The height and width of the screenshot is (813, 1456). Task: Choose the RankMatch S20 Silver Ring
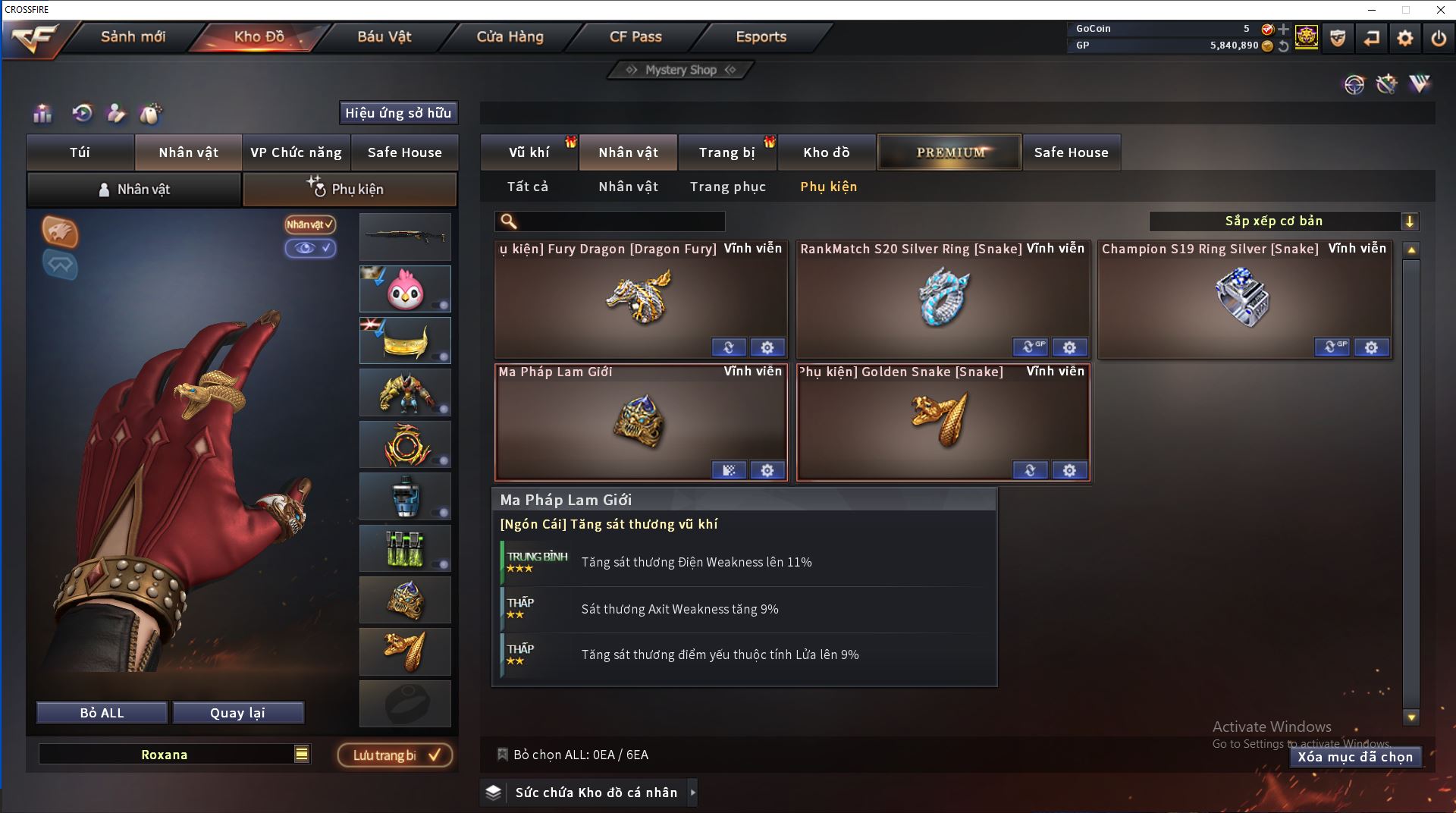(943, 300)
